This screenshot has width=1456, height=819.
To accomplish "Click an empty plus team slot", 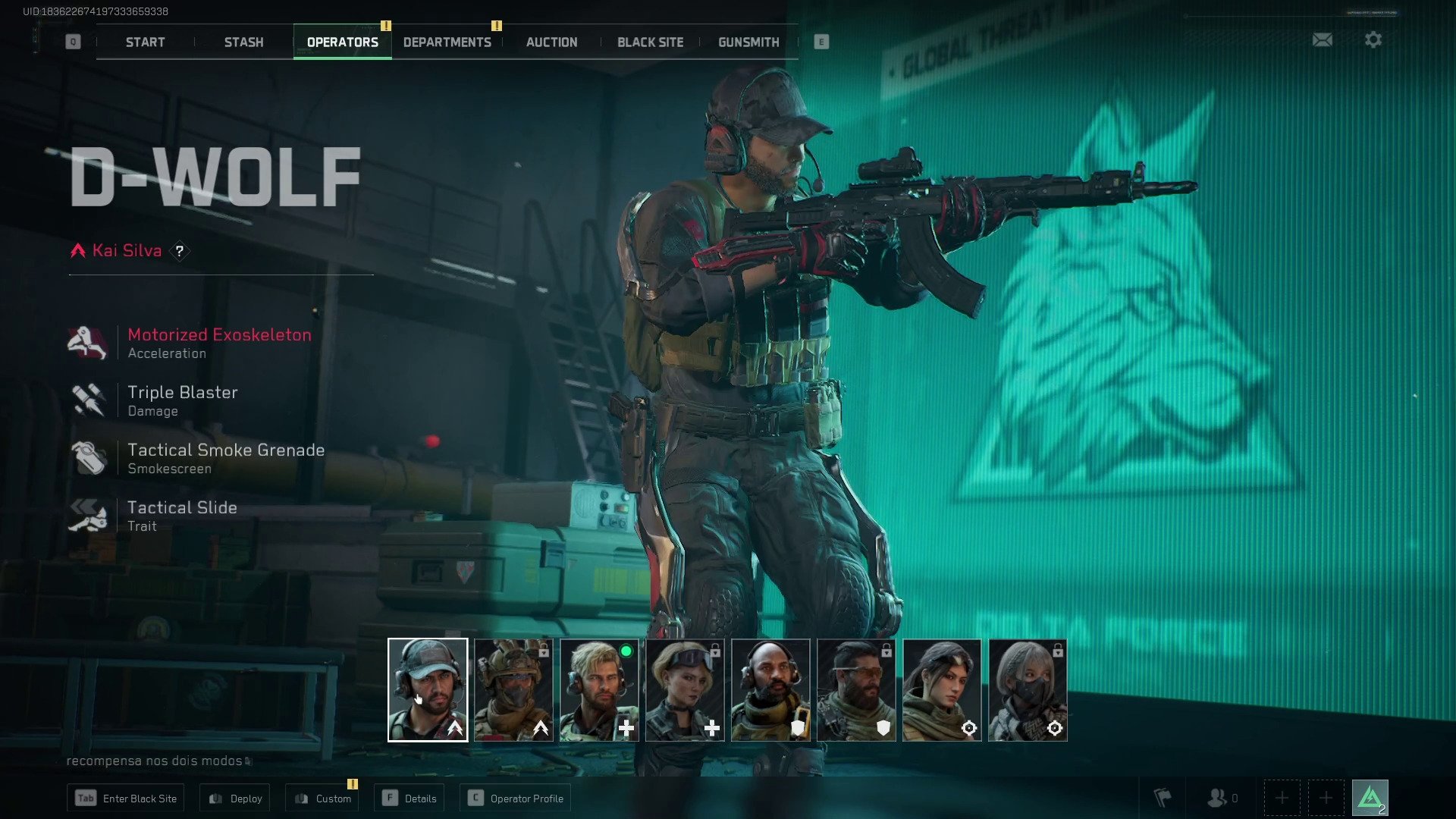I will (x=1282, y=797).
